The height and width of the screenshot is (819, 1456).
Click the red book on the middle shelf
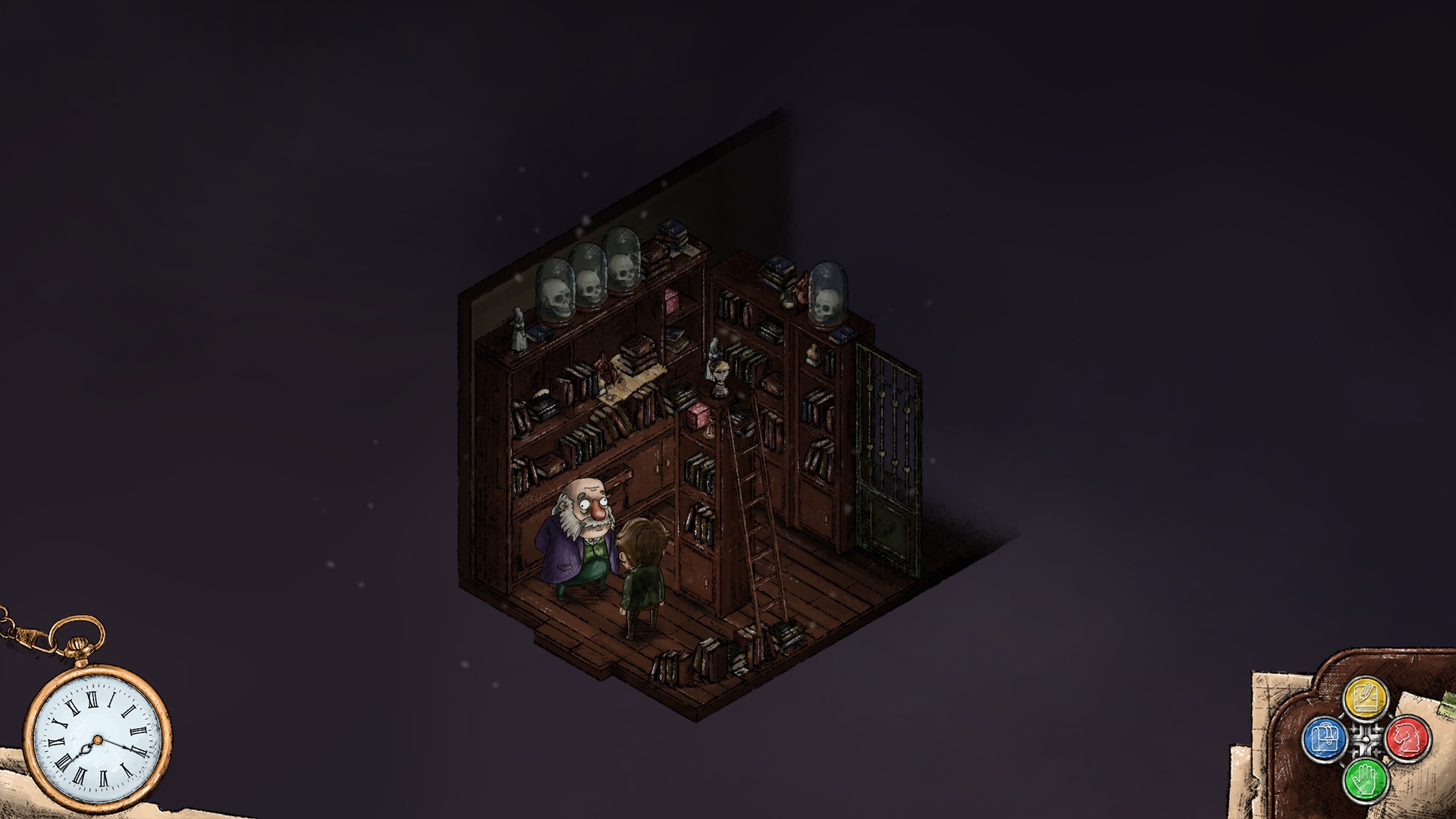697,415
